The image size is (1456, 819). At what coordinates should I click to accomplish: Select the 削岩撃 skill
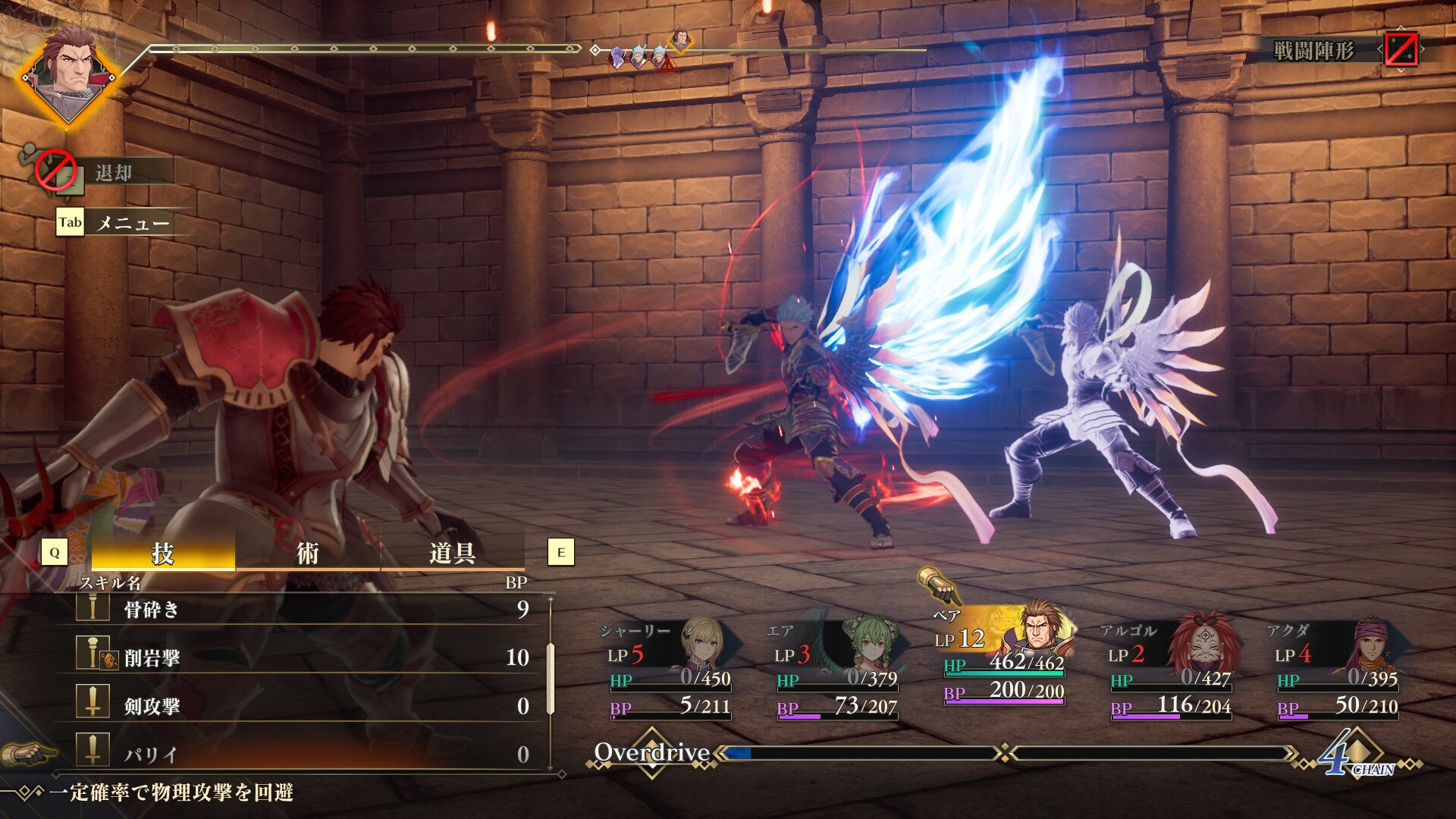tap(303, 657)
